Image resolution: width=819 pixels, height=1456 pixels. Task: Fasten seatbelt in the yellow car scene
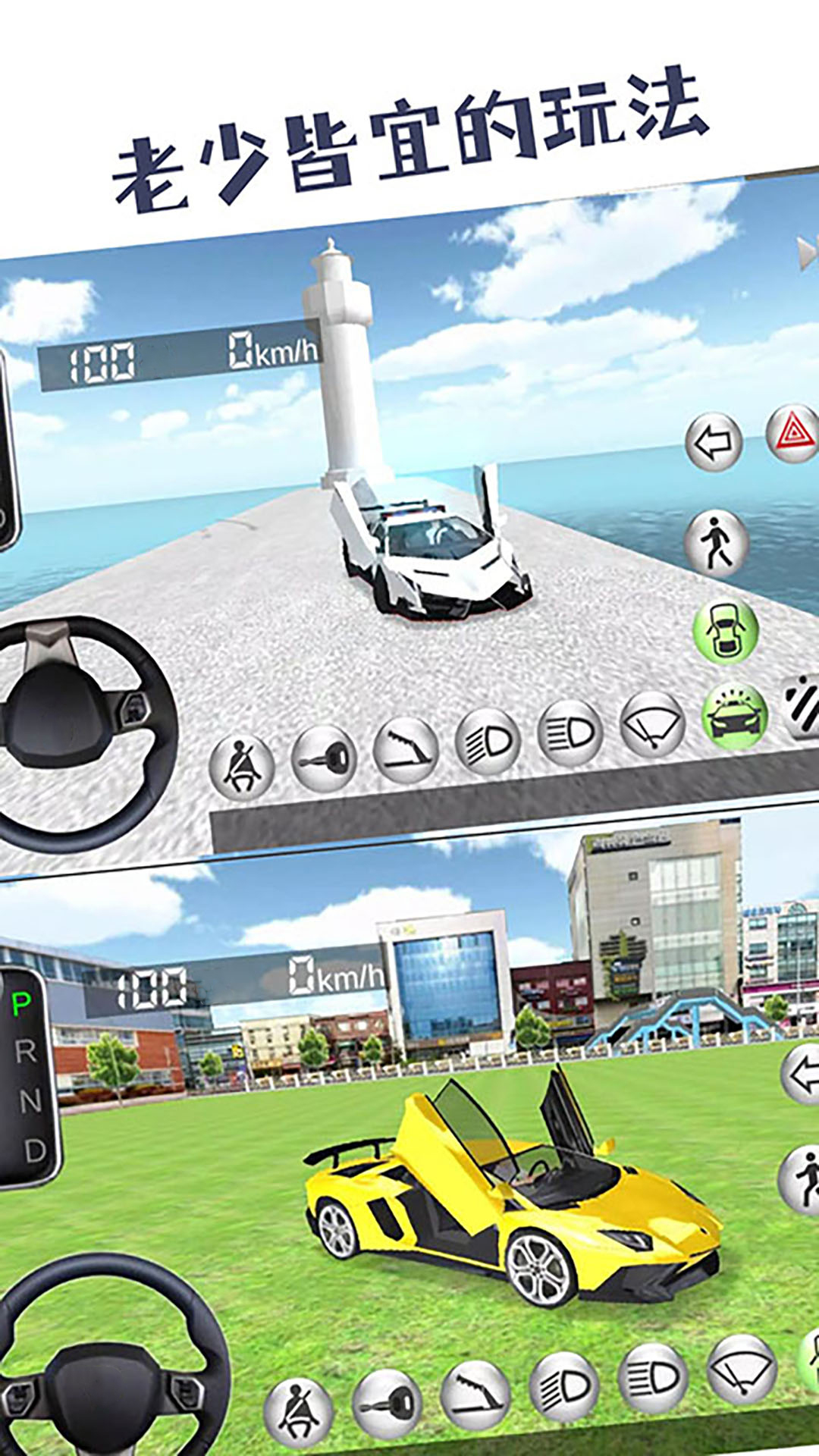coord(298,1410)
